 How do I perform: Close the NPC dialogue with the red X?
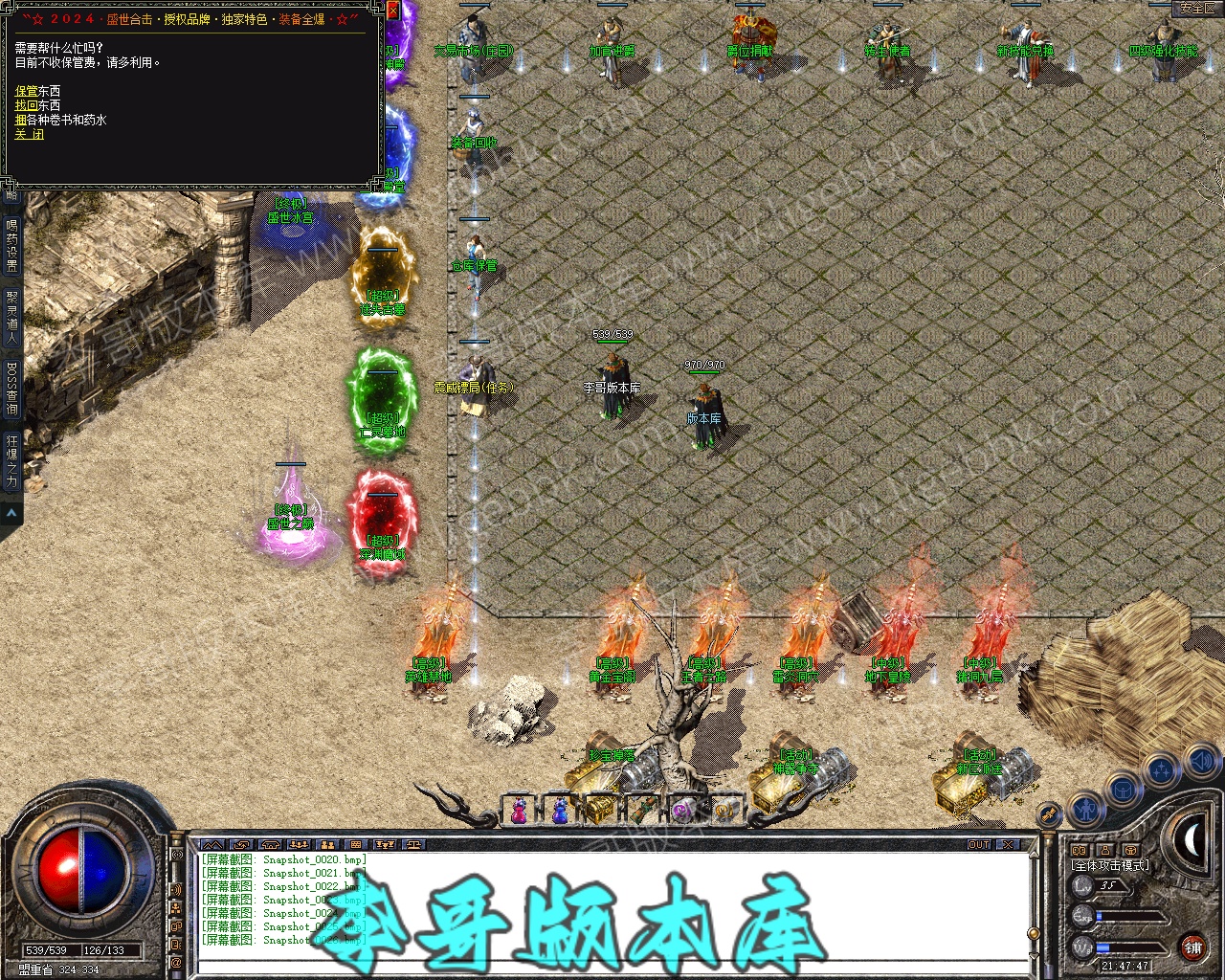coord(393,11)
